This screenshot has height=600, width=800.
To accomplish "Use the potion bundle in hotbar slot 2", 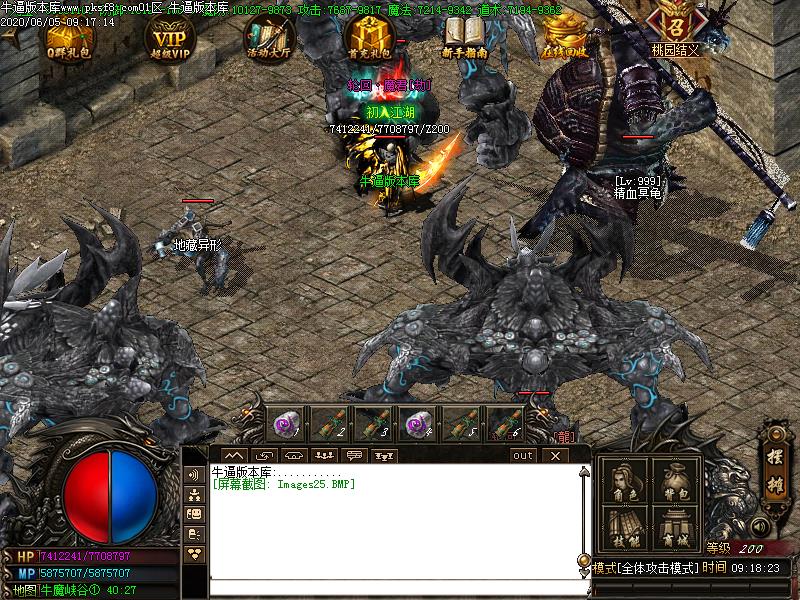I will click(x=329, y=424).
